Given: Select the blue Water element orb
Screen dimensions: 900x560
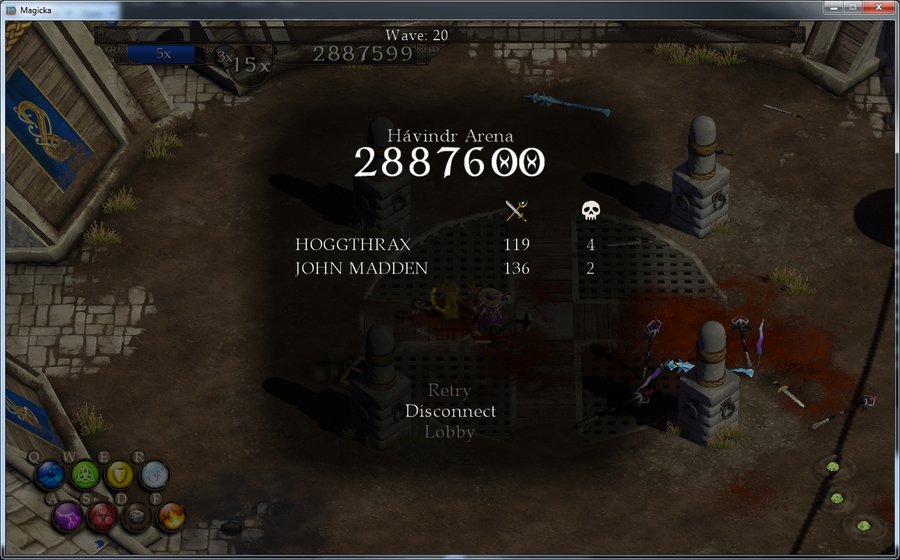Looking at the screenshot, I should click(x=51, y=474).
